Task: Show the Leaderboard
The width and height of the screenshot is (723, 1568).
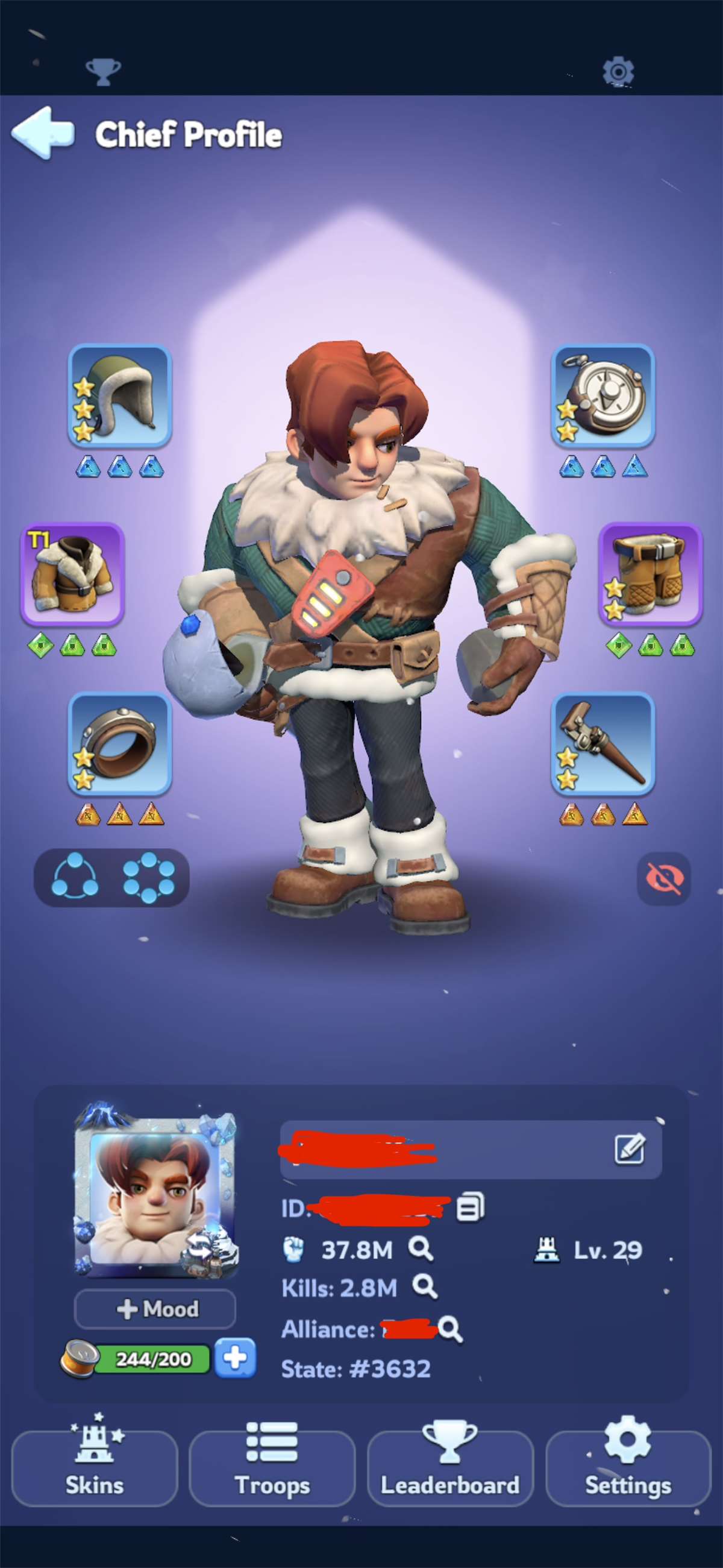Action: tap(449, 1467)
